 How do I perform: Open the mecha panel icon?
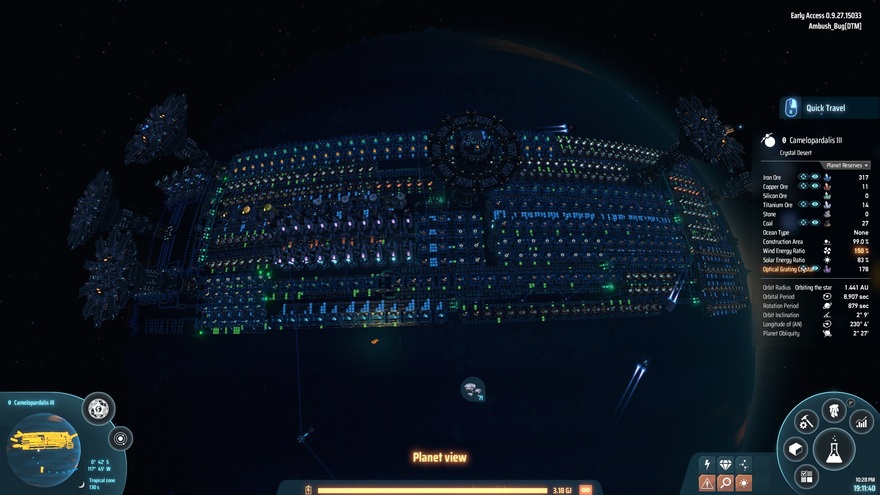[833, 410]
